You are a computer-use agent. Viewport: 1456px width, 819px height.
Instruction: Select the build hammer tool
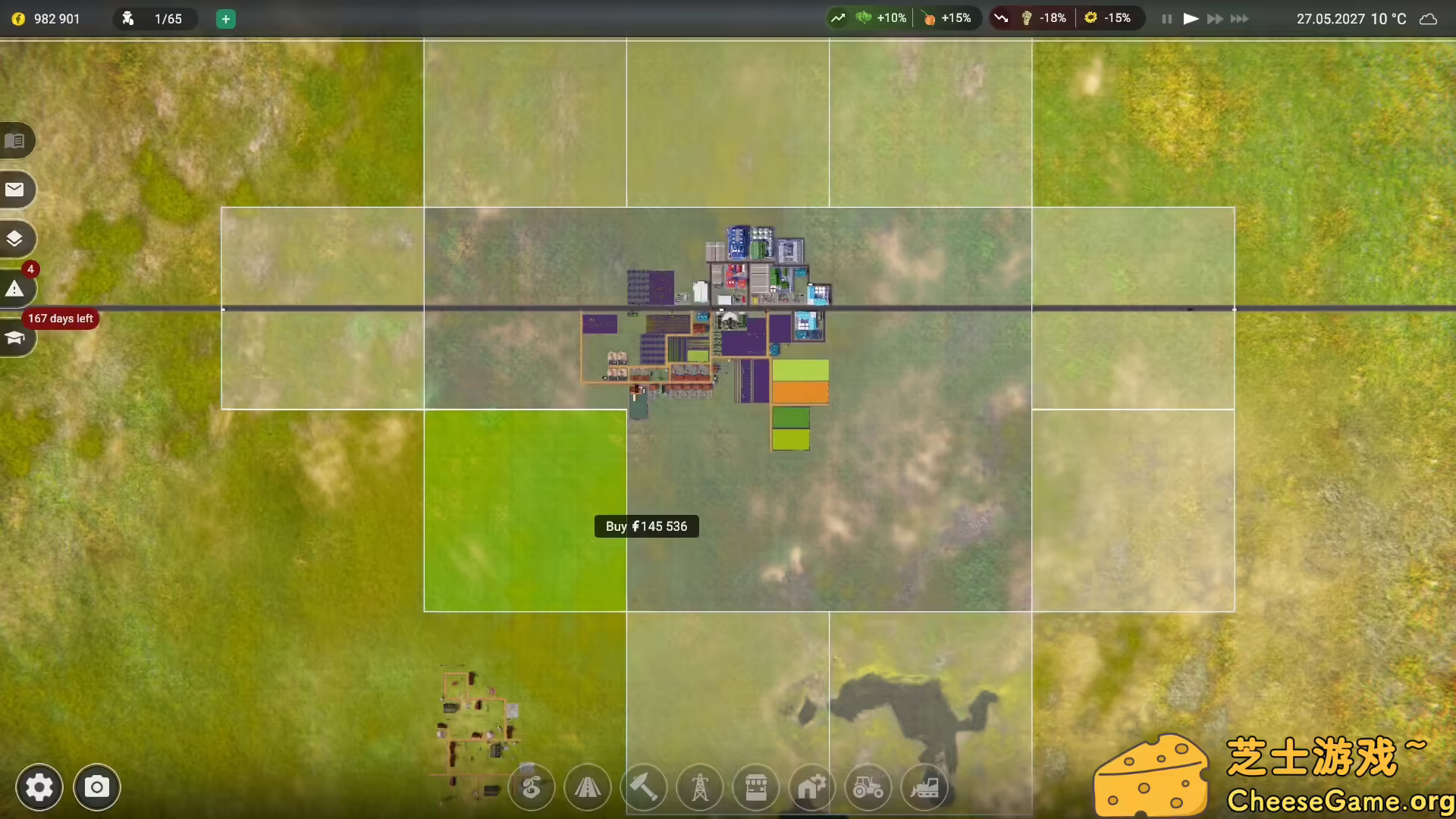pos(644,788)
